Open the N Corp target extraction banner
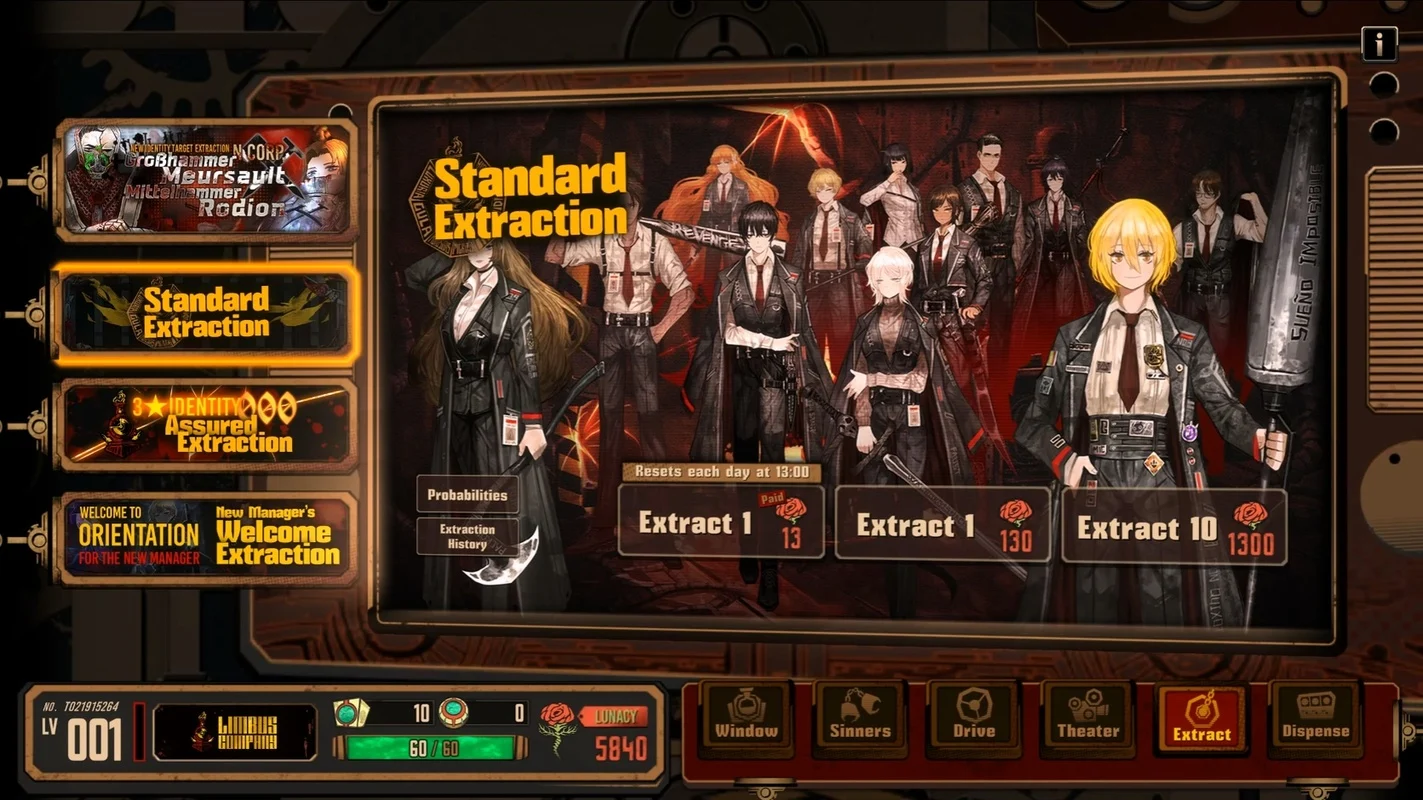Viewport: 1423px width, 800px height. pos(207,180)
